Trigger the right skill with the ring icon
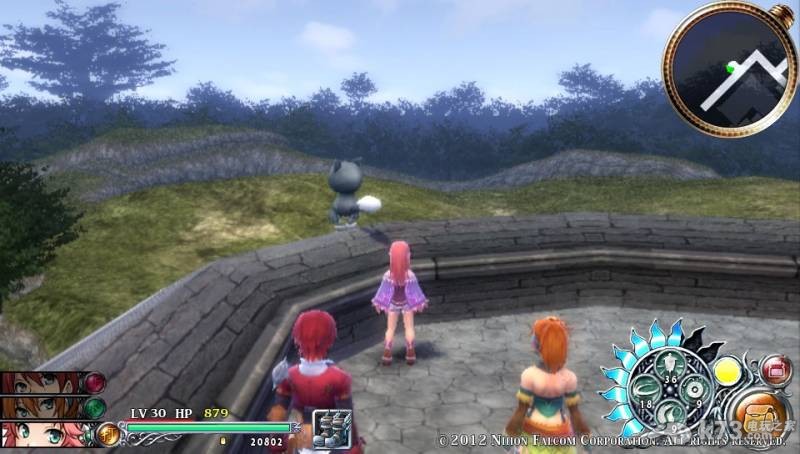This screenshot has height=454, width=800. (x=694, y=388)
